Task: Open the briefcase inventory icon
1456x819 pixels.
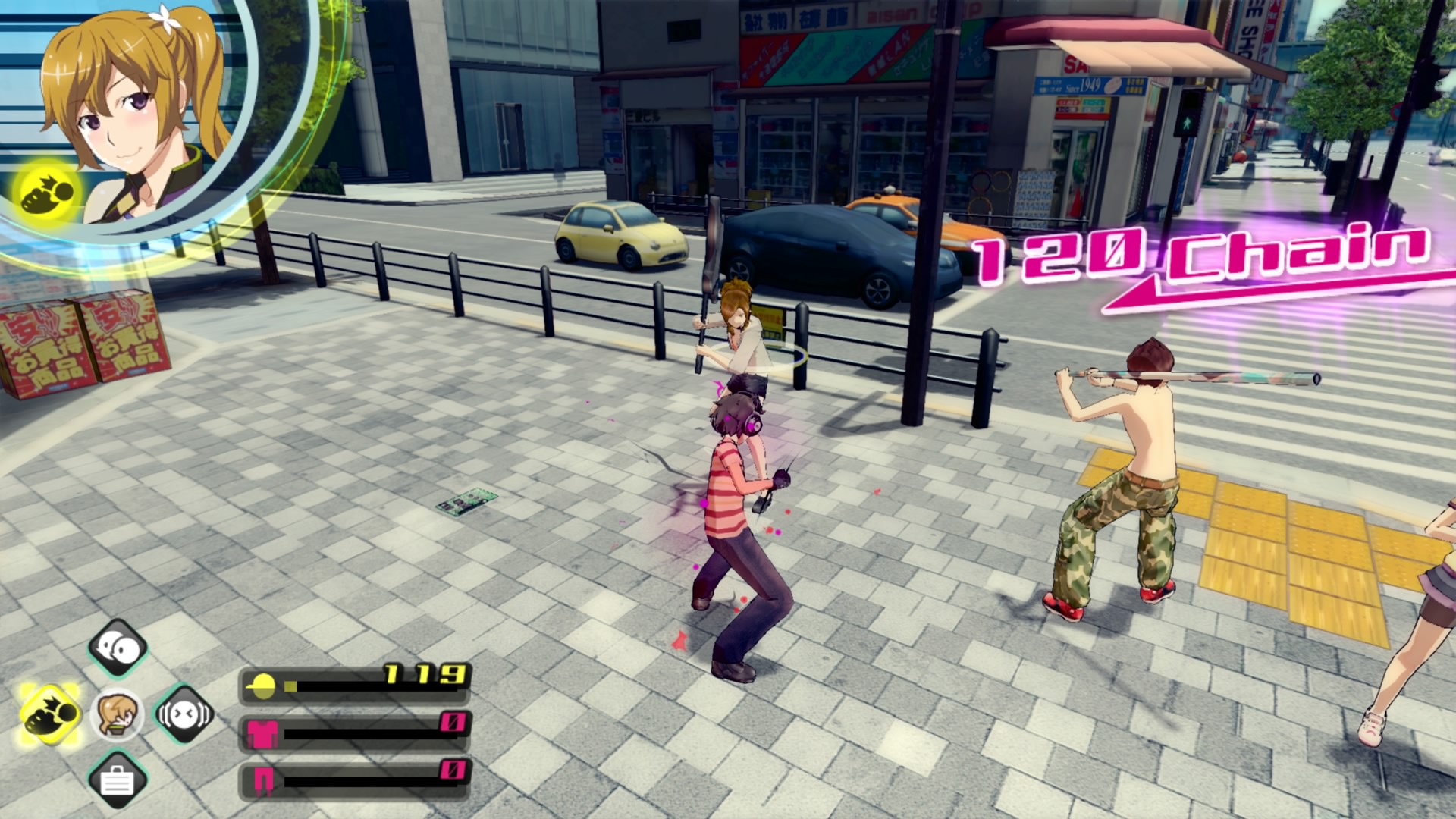Action: [x=117, y=780]
